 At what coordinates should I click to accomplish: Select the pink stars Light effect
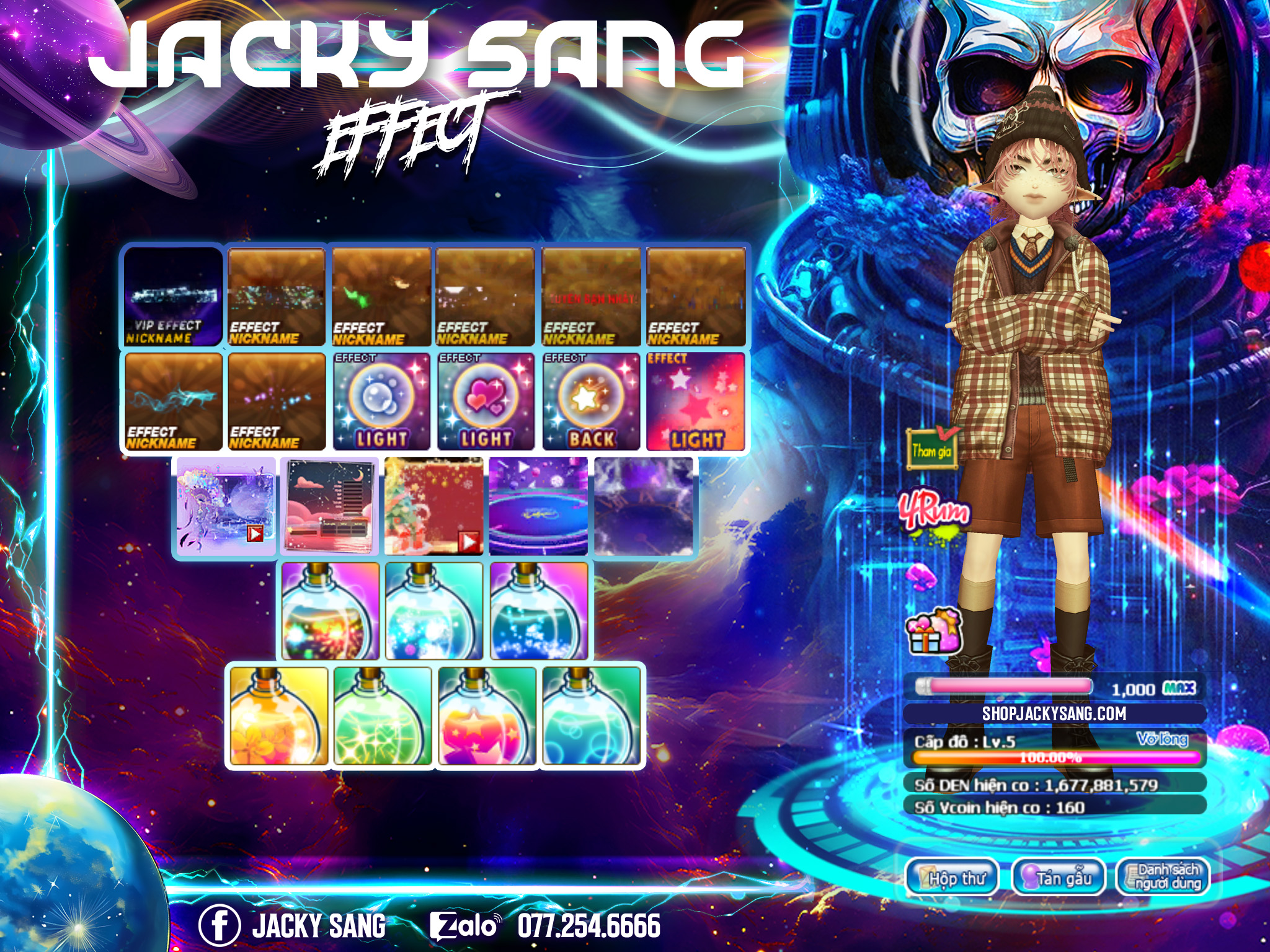point(695,402)
